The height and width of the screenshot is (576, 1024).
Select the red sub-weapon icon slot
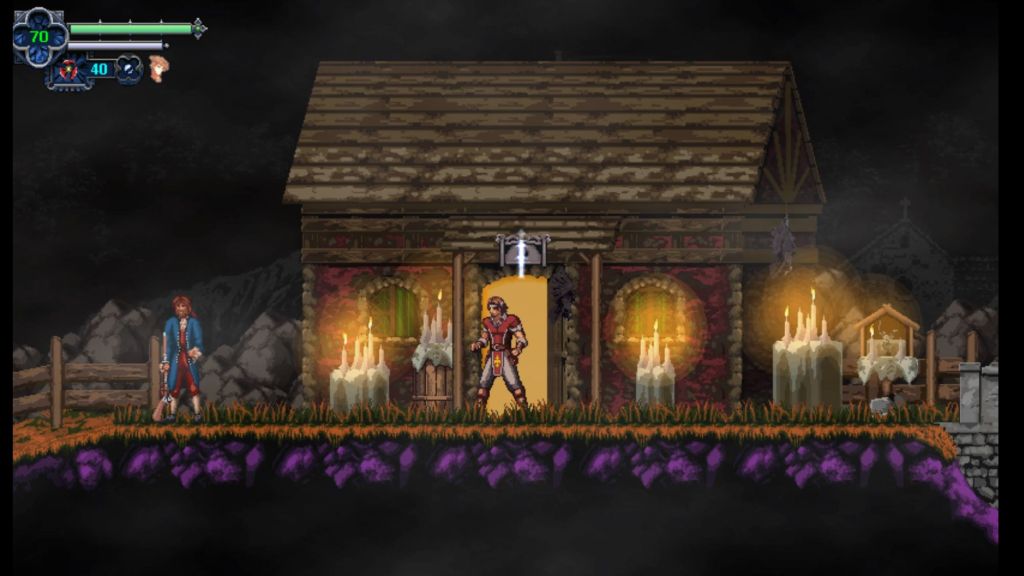point(67,70)
